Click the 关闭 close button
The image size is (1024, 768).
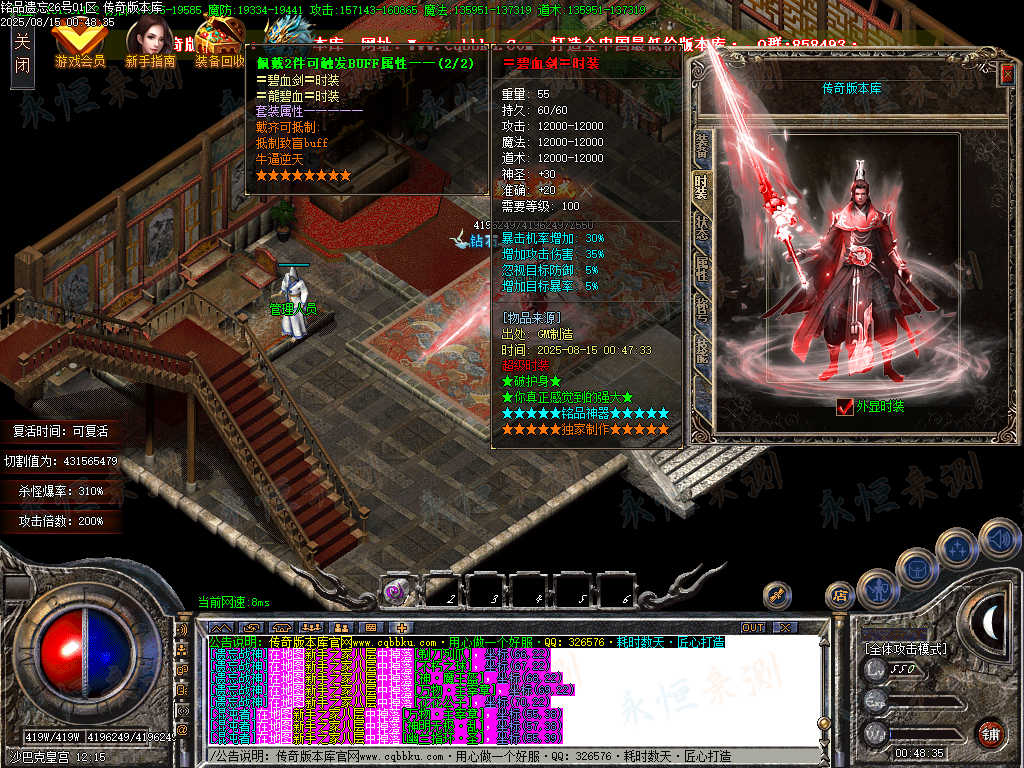click(x=23, y=54)
